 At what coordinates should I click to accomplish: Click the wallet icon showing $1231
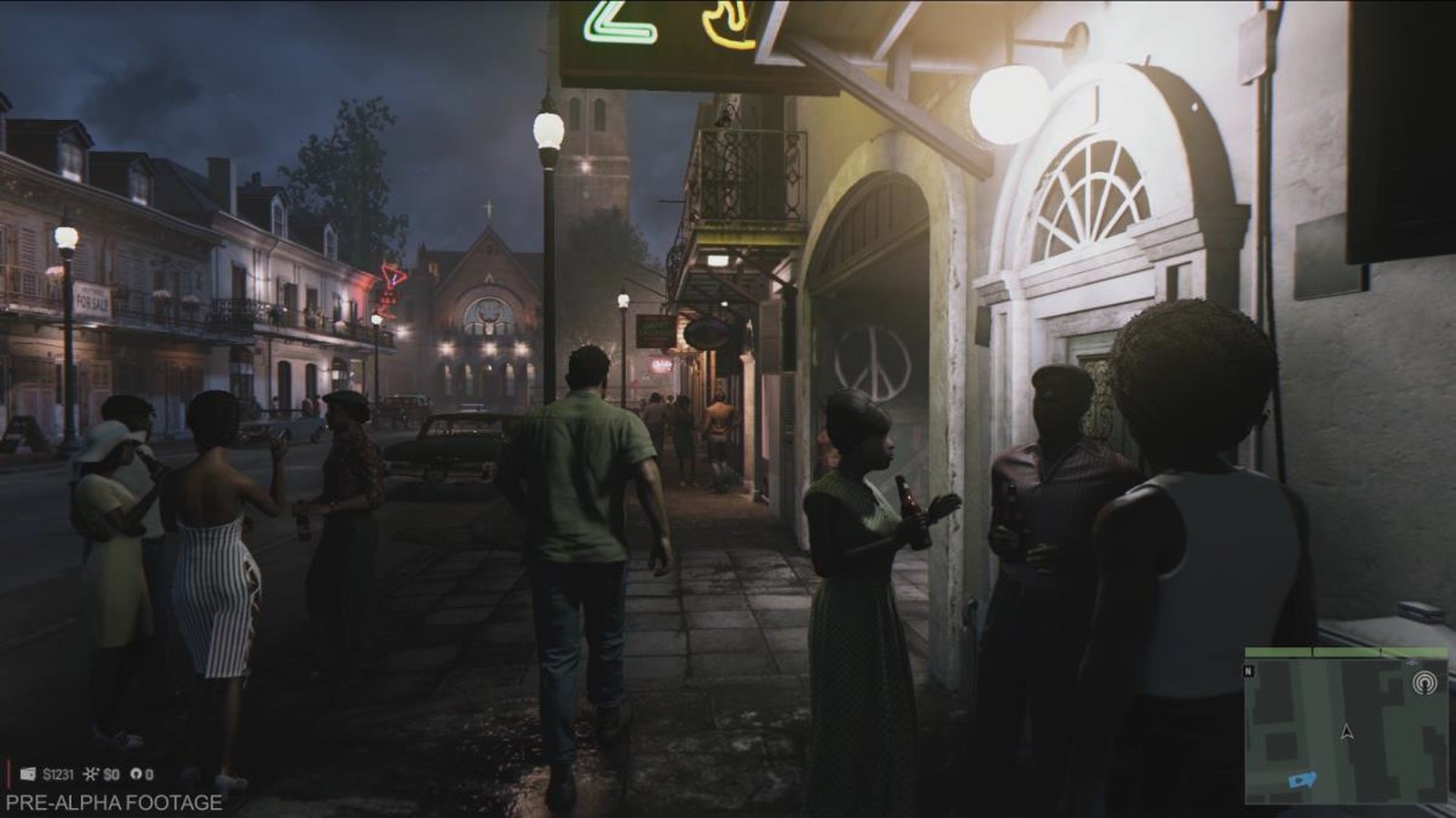coord(28,773)
